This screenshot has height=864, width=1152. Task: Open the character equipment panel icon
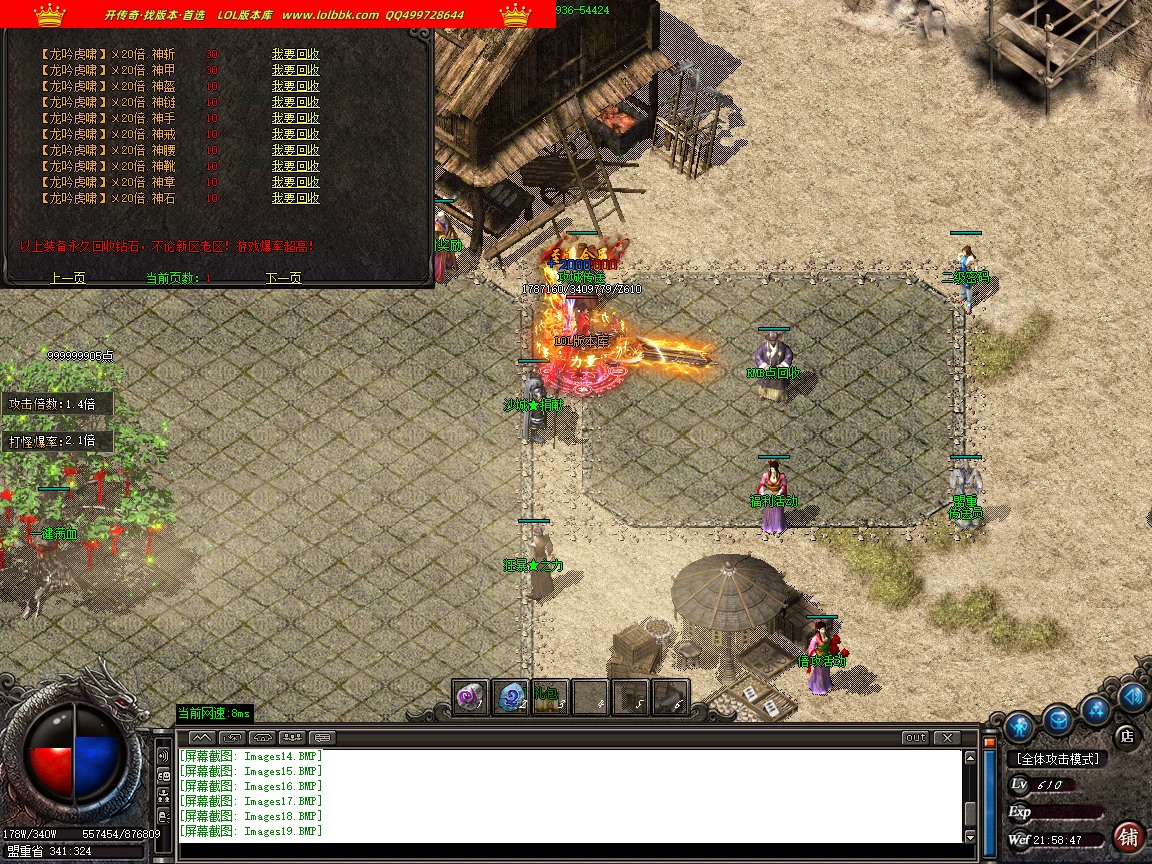[x=1019, y=725]
